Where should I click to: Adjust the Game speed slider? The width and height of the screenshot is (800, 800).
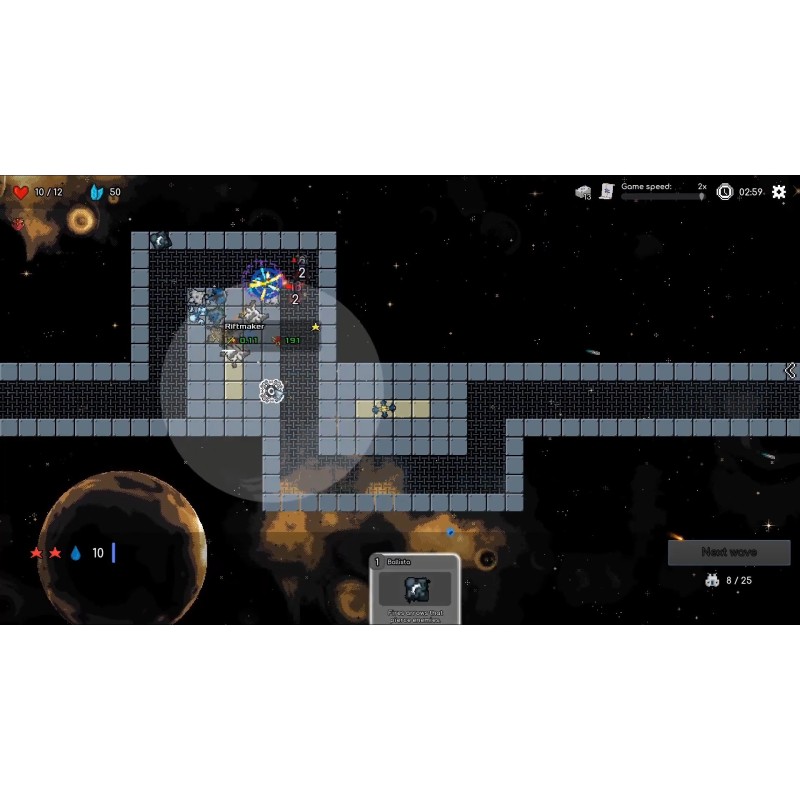[663, 197]
